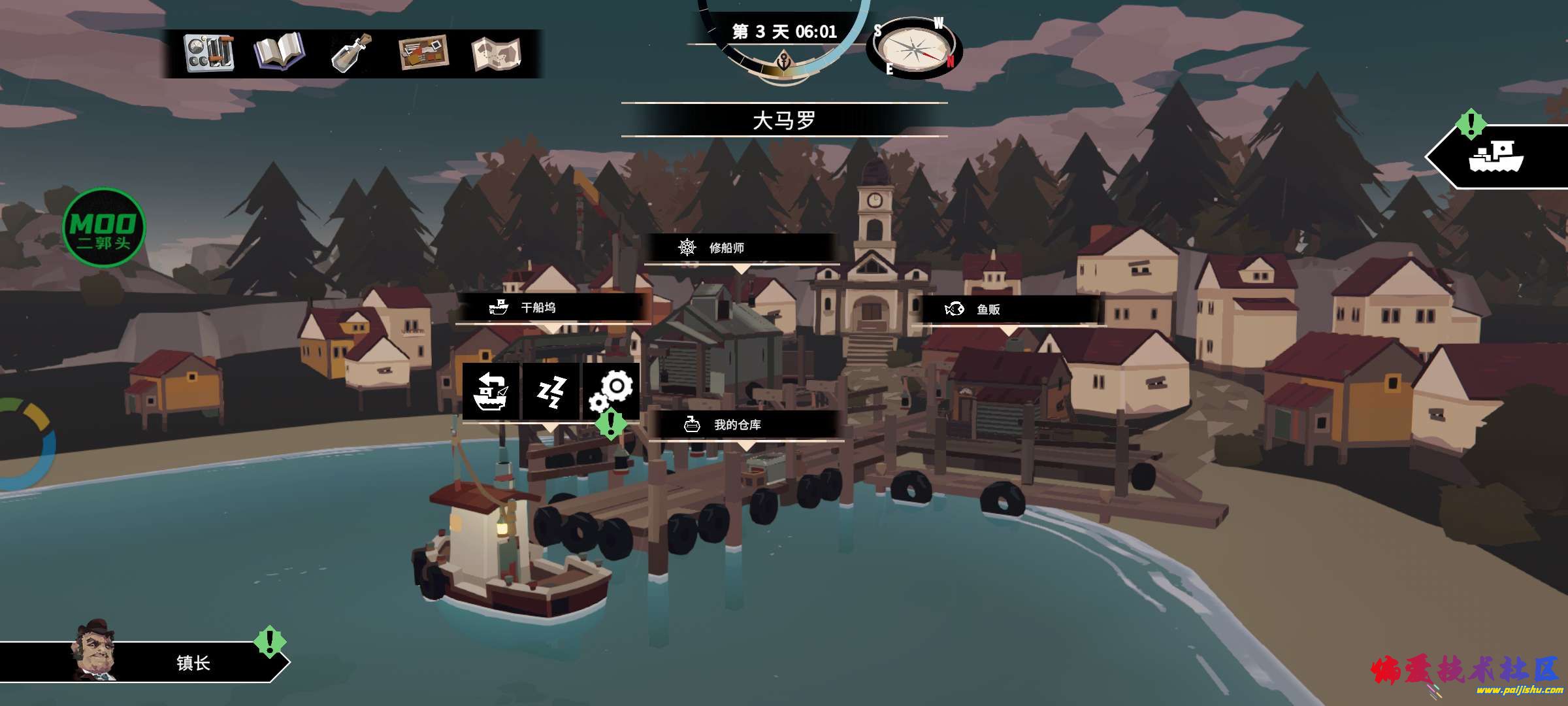Open 我的仓库 storage
The height and width of the screenshot is (706, 1568).
[x=745, y=425]
